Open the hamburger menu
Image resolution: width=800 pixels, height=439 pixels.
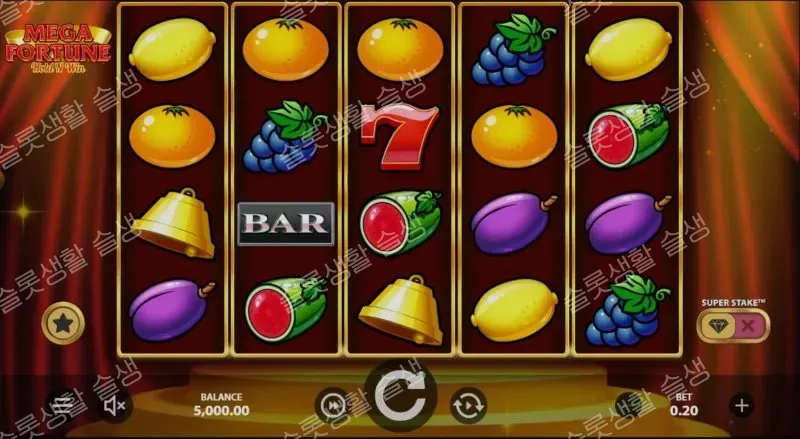[x=62, y=405]
